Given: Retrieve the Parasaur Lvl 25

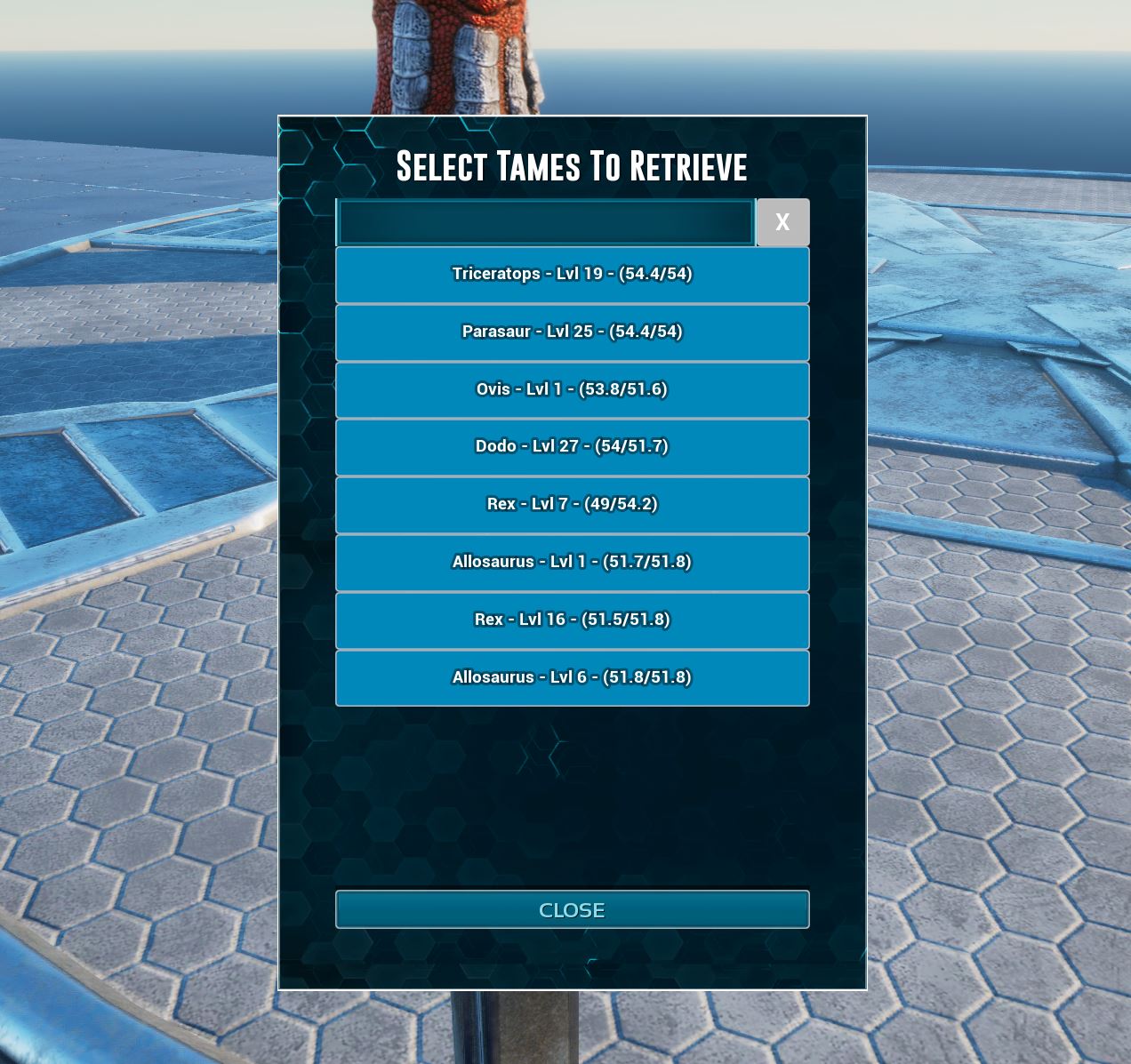Looking at the screenshot, I should click(x=572, y=332).
